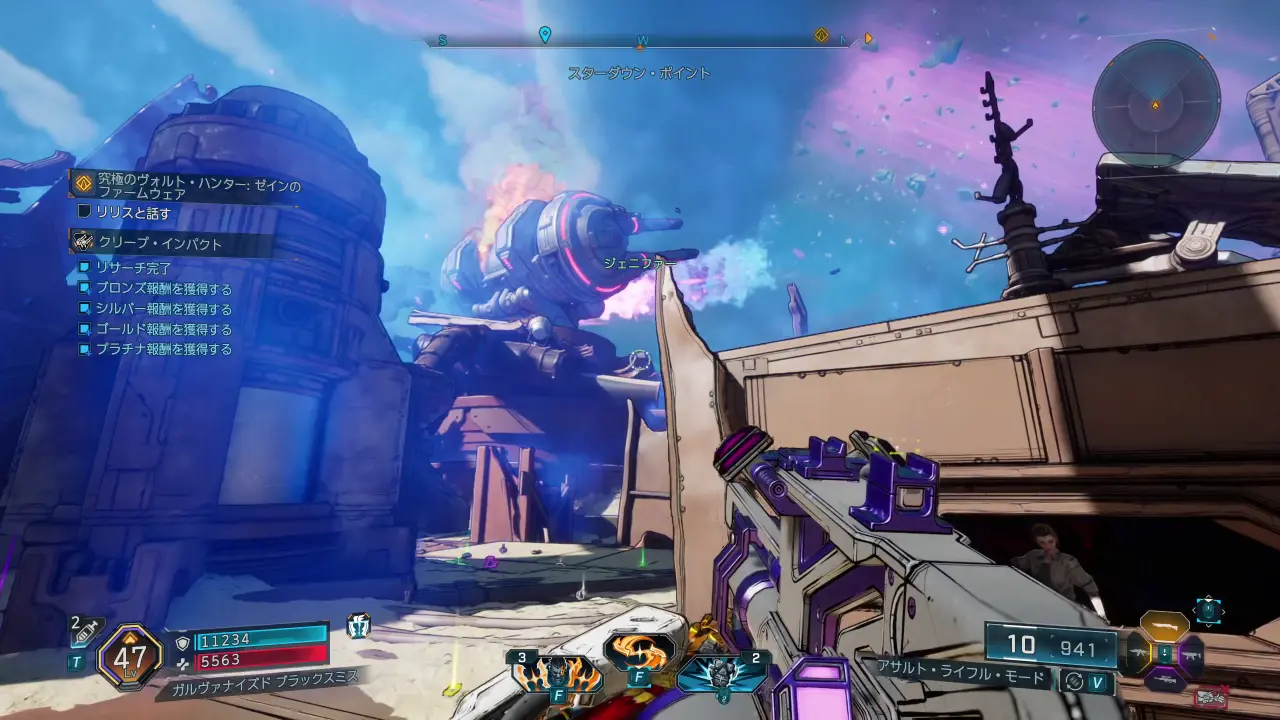This screenshot has height=720, width=1280.
Task: Select the クリープ・インパクト objective header
Action: pyautogui.click(x=160, y=243)
